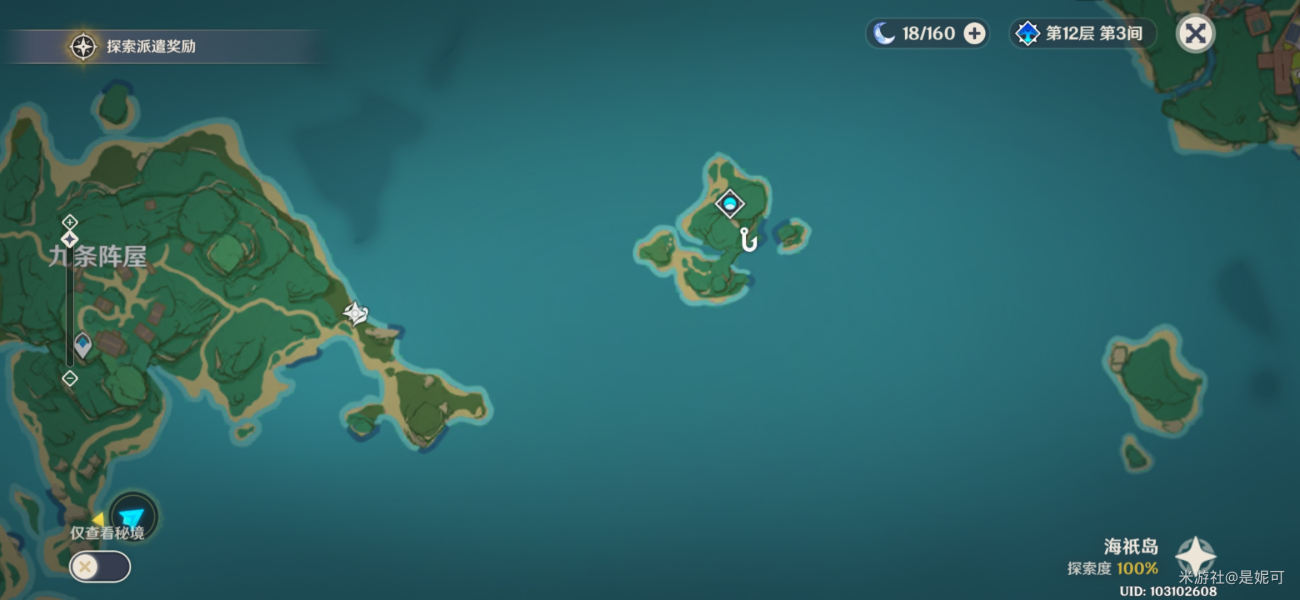Select the waypoint marker at 九条阵屋
This screenshot has height=600, width=1300.
pyautogui.click(x=82, y=345)
